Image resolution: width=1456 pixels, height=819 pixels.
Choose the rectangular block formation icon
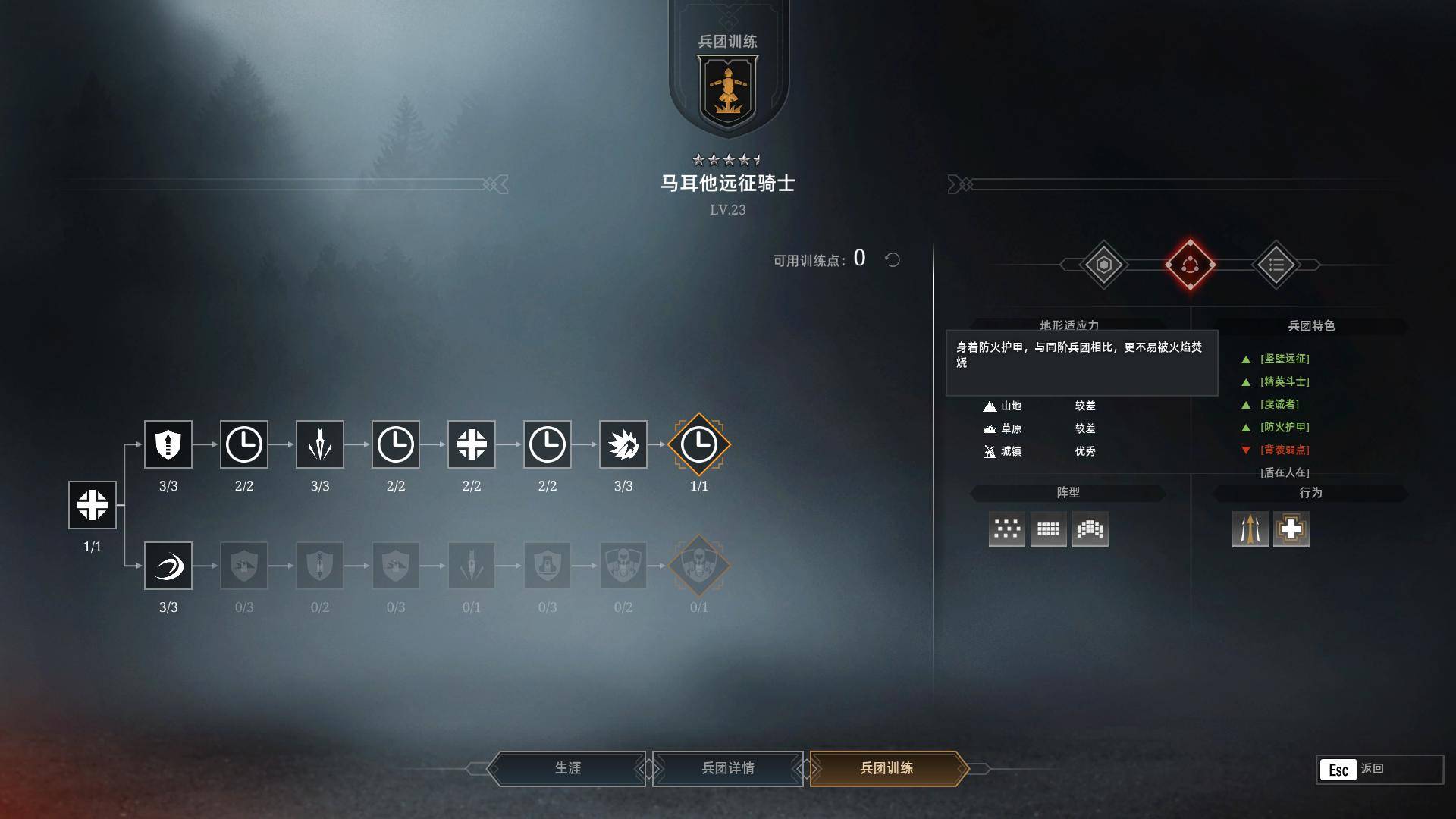click(x=1048, y=529)
